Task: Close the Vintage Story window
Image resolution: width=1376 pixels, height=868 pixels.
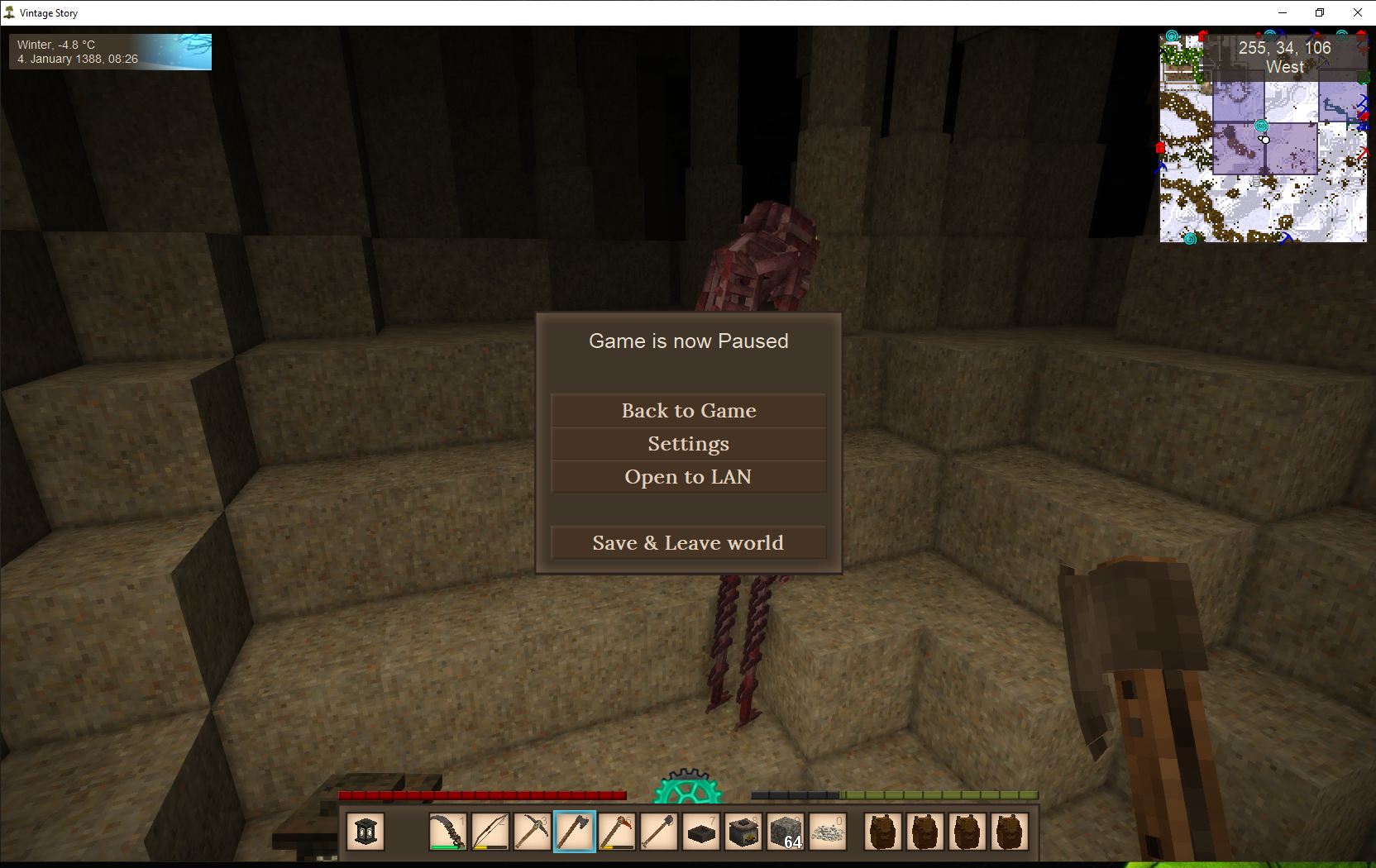Action: [1357, 12]
